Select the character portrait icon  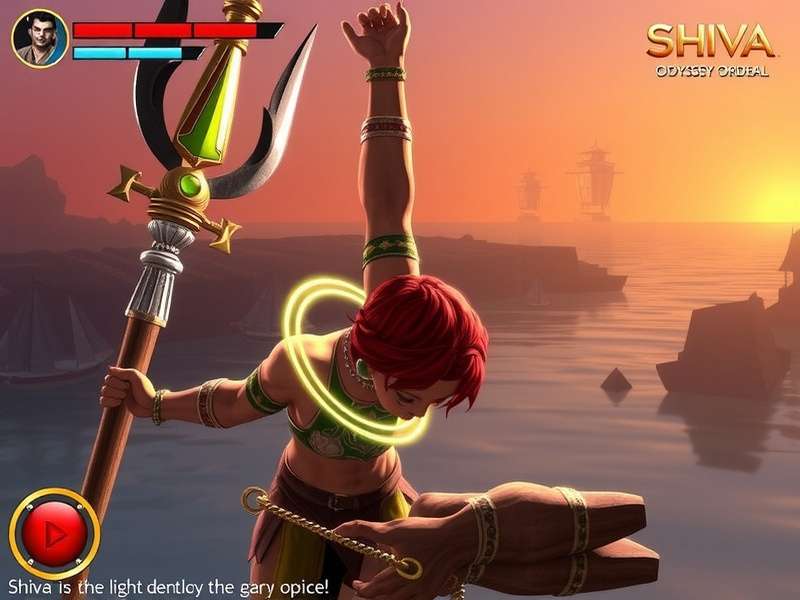(x=39, y=39)
